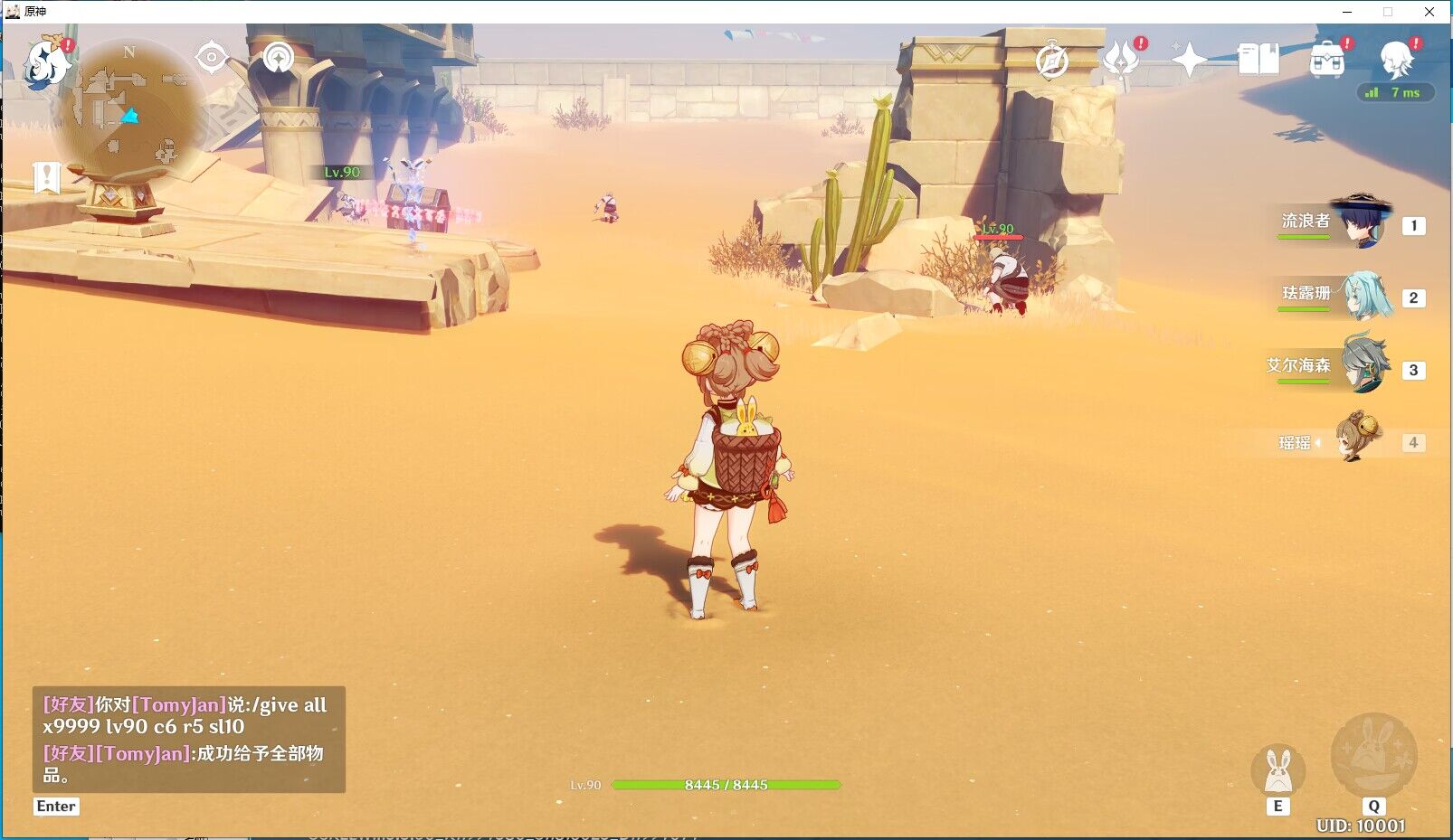Open the Inventory backpack icon
Screen dimensions: 1453x840
(1327, 61)
